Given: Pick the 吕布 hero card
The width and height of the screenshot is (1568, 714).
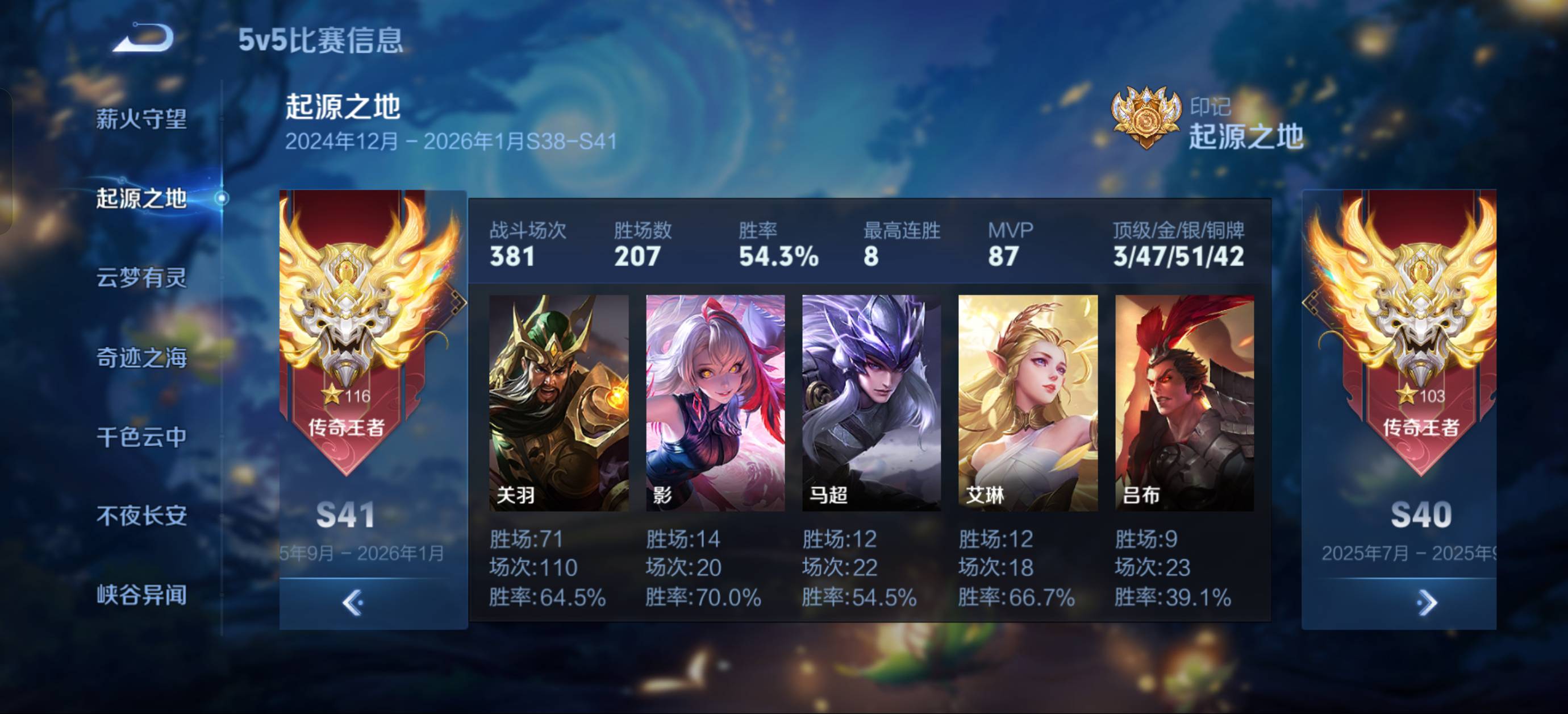Looking at the screenshot, I should point(1185,402).
